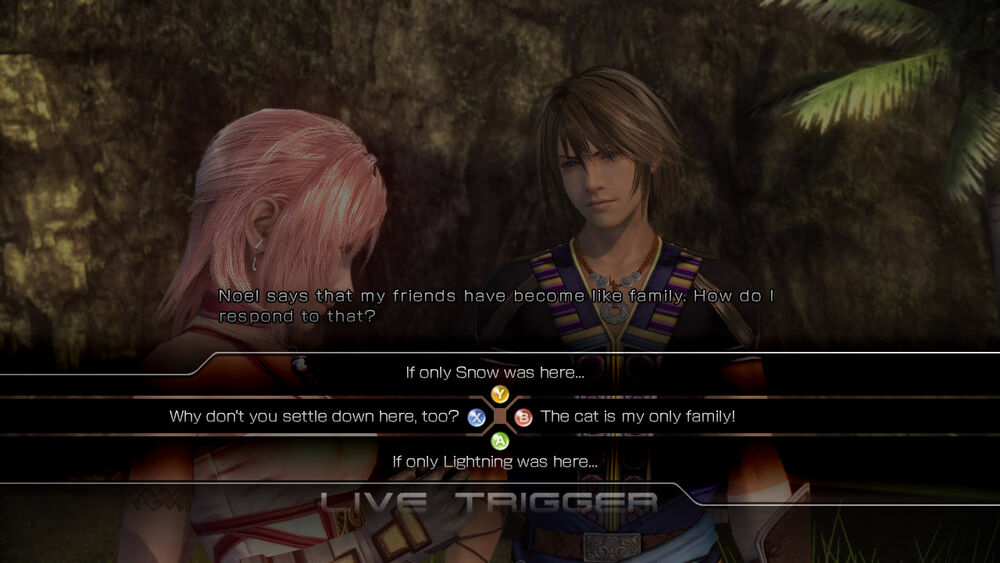Pick the answer "The cat is my only family!"
The width and height of the screenshot is (1000, 563).
[637, 416]
